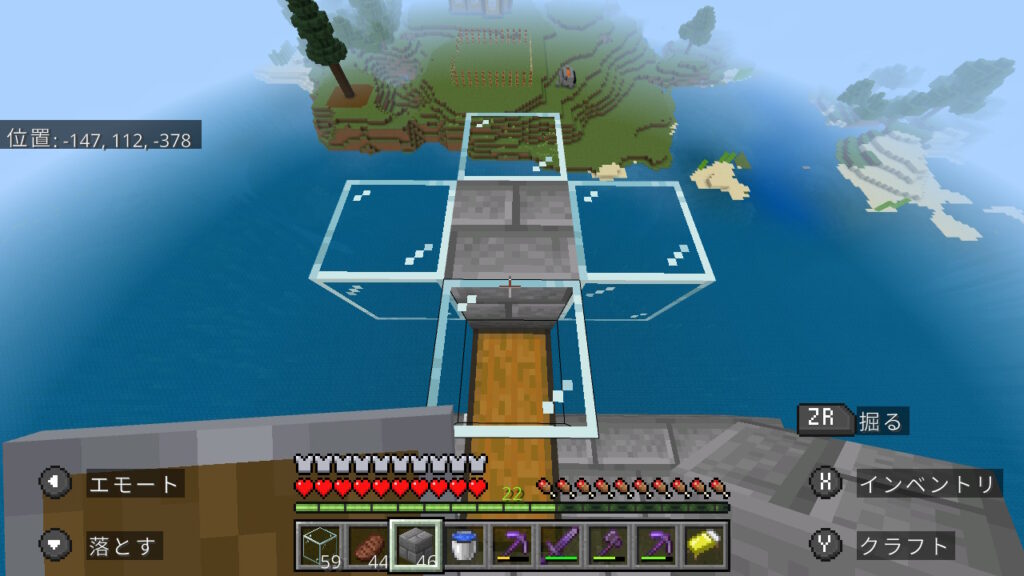Choose the stone bricks hotbar slot
The height and width of the screenshot is (576, 1024).
pos(415,545)
